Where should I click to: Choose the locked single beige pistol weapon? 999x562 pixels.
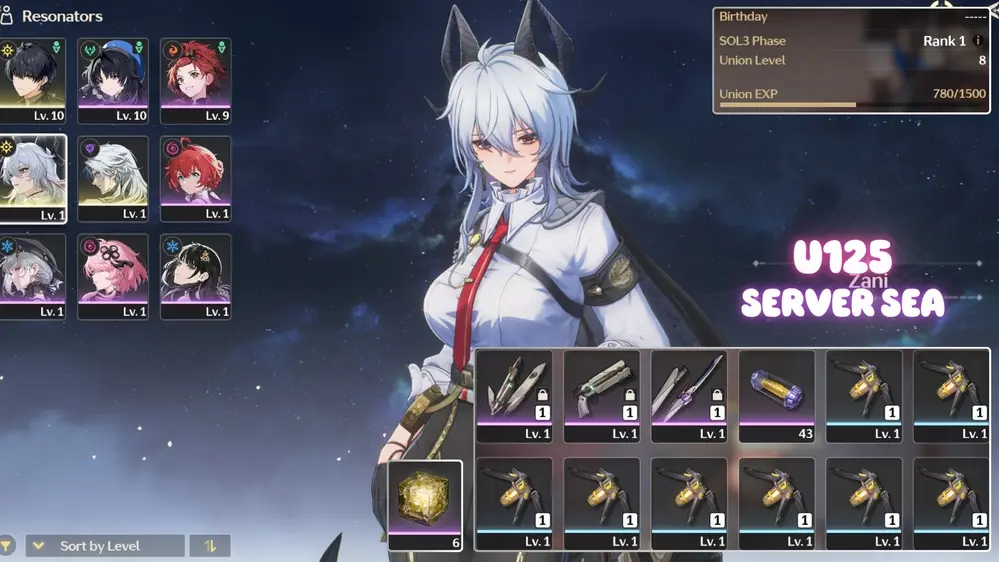(601, 395)
